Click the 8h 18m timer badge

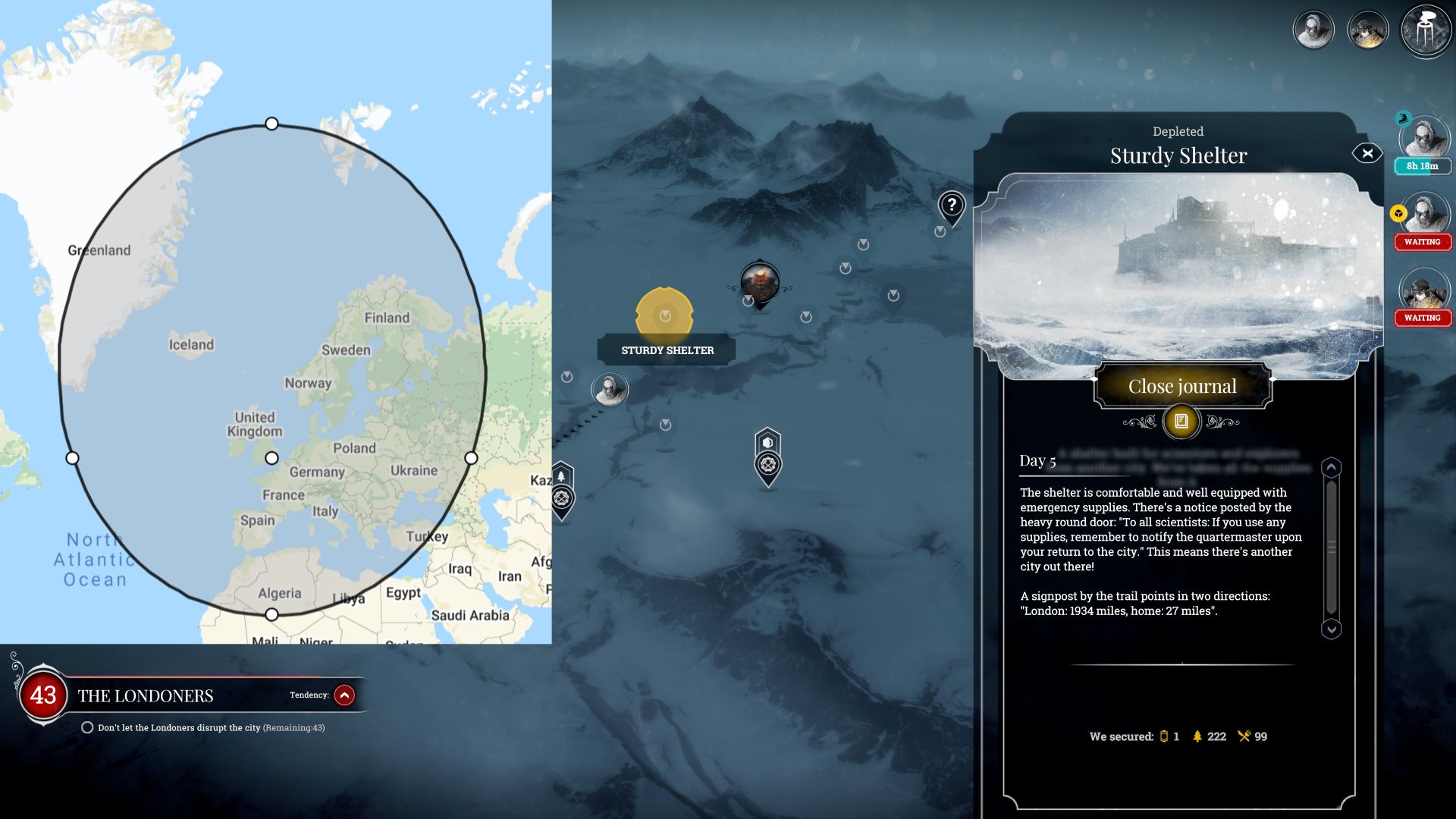coord(1423,165)
